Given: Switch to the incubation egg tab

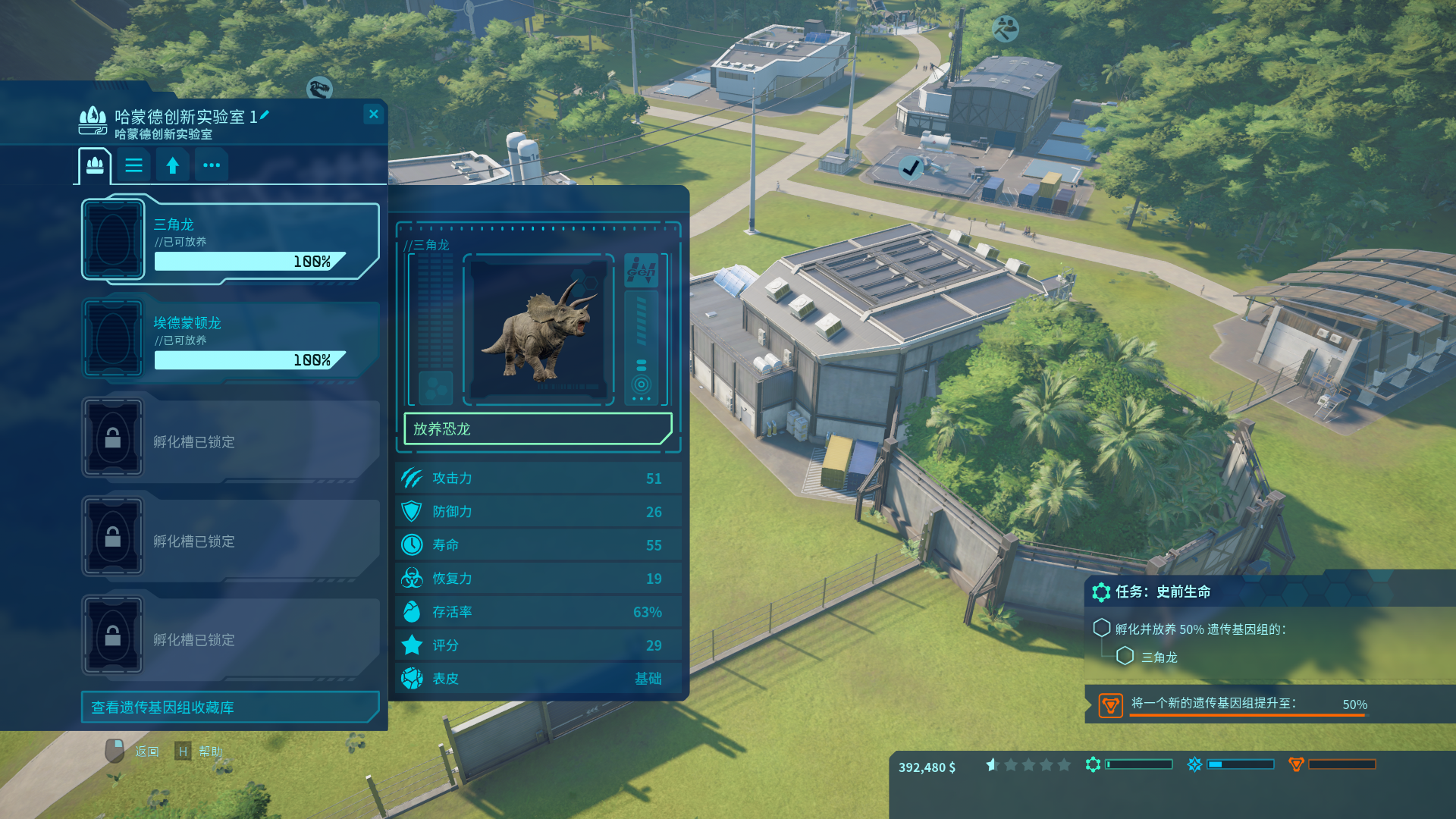Looking at the screenshot, I should [95, 165].
